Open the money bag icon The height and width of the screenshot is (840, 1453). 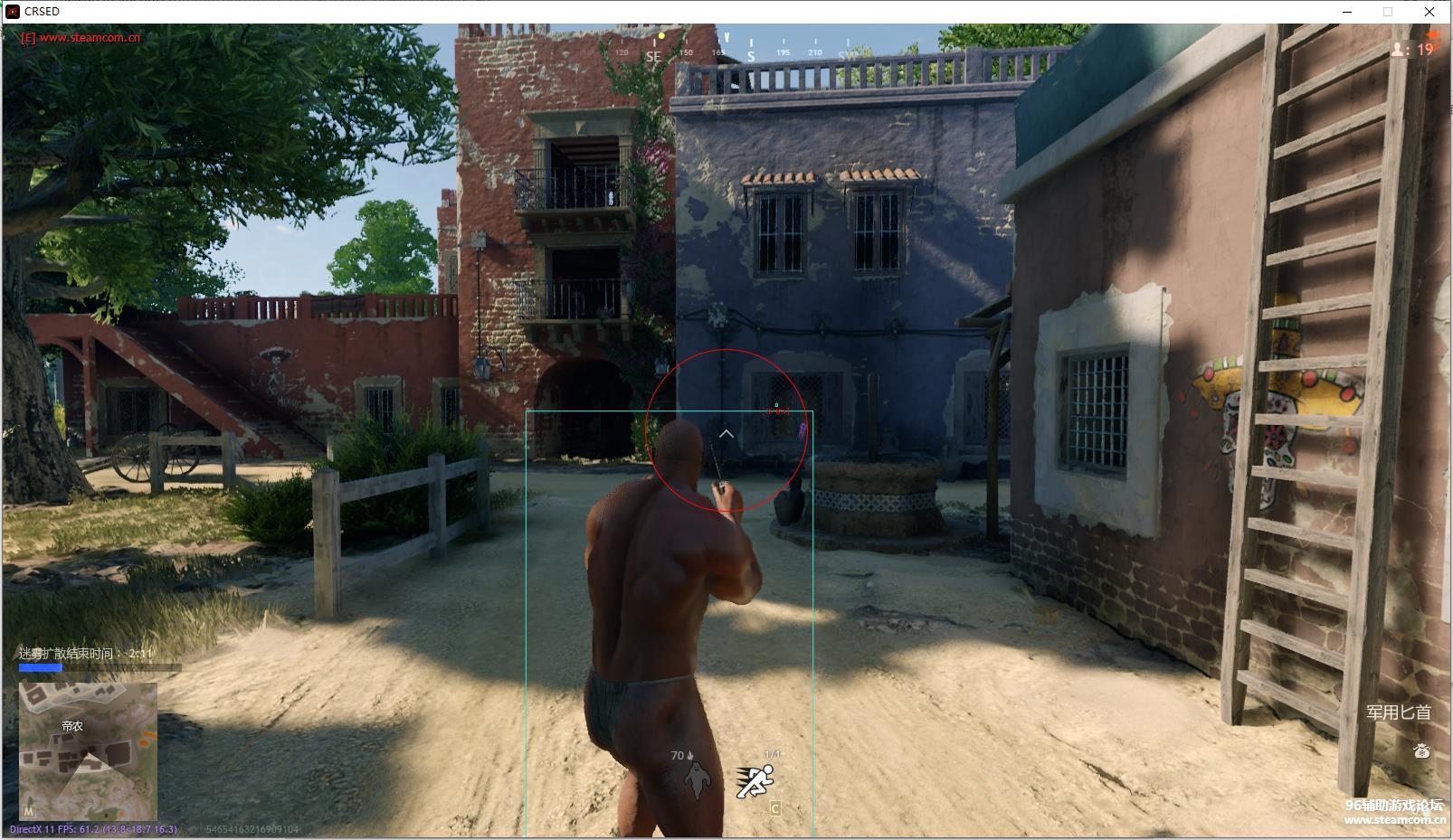(x=1421, y=750)
